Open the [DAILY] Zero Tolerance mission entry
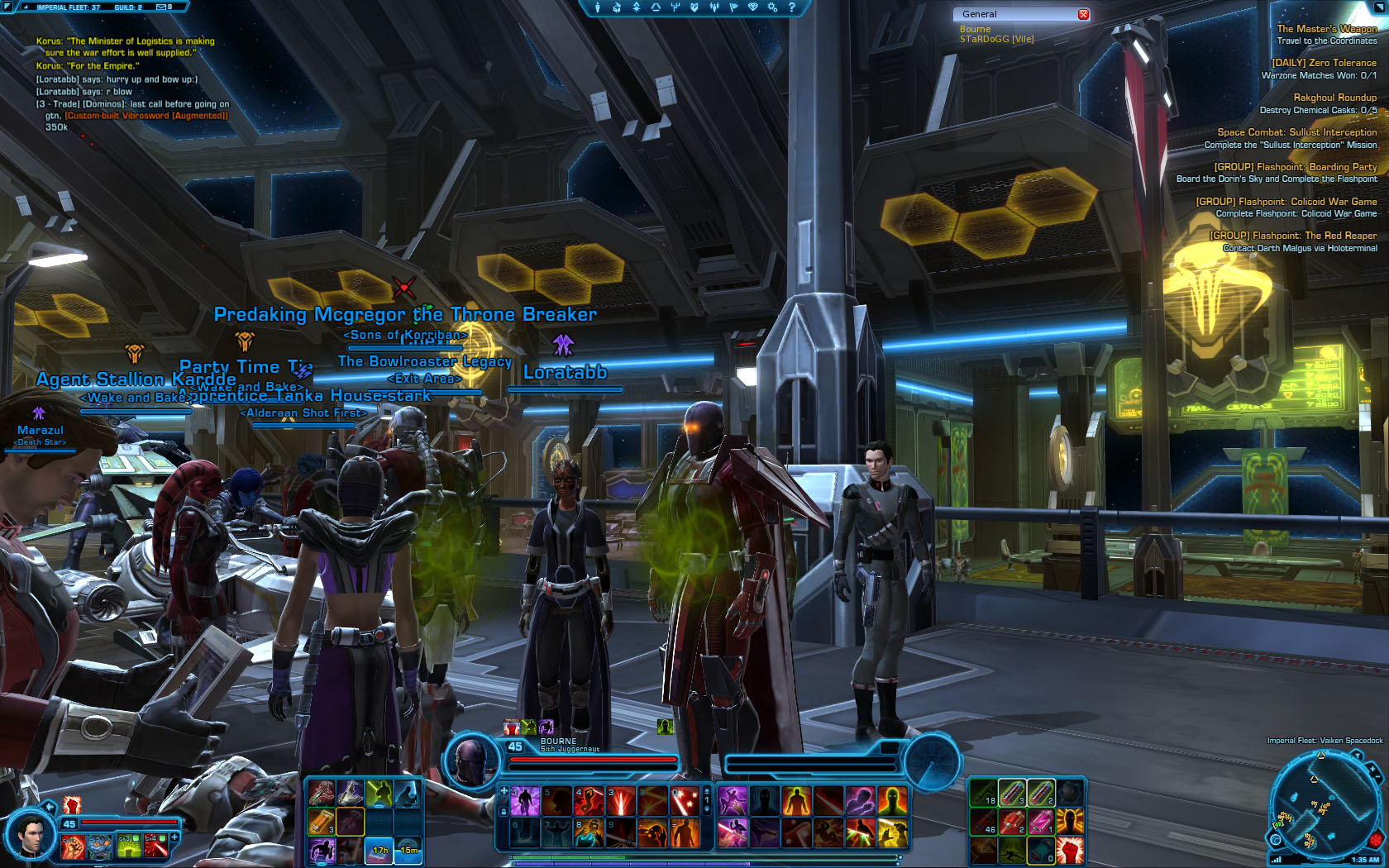 pyautogui.click(x=1324, y=63)
